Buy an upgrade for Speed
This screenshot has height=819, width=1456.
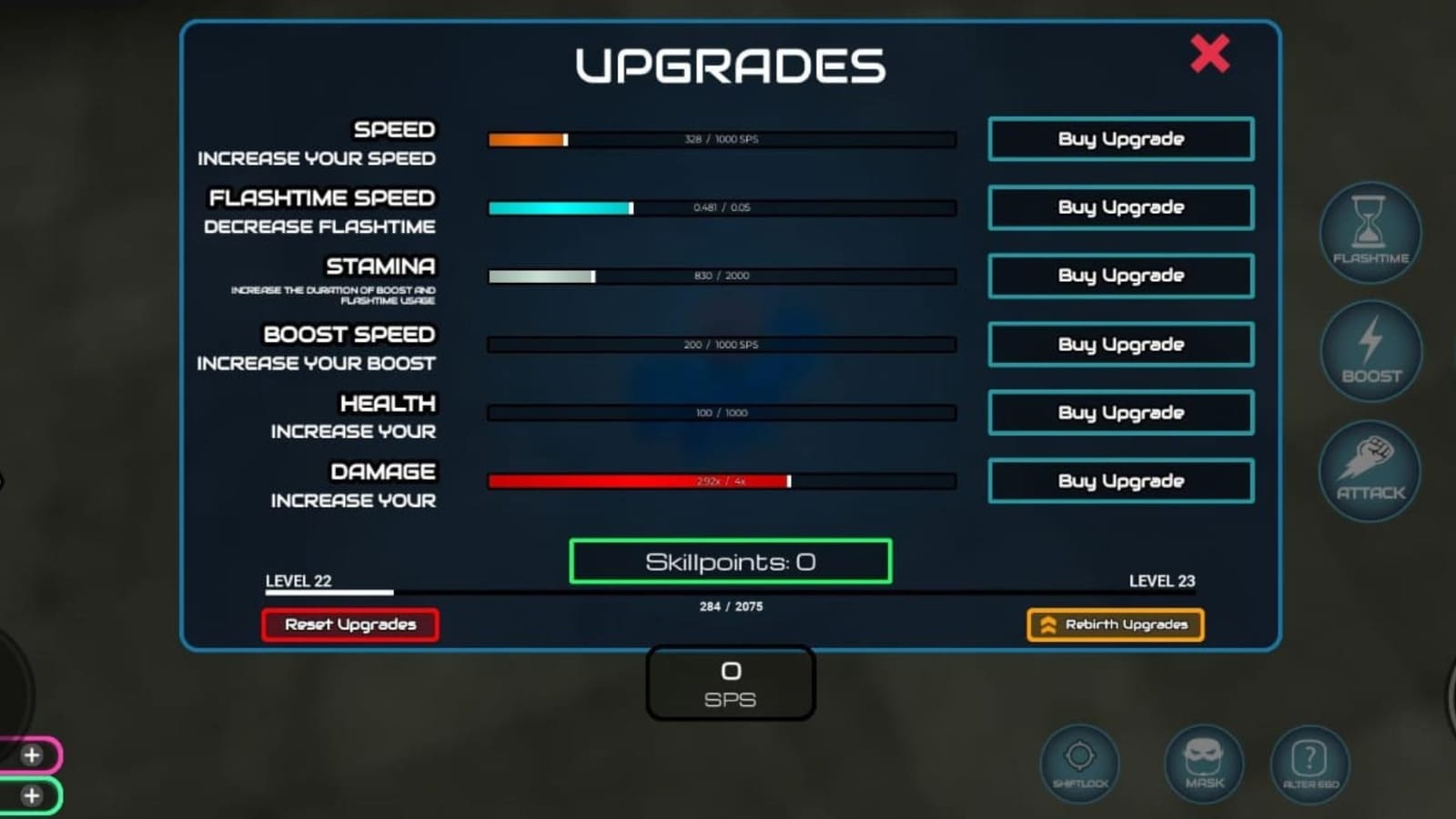click(1120, 139)
